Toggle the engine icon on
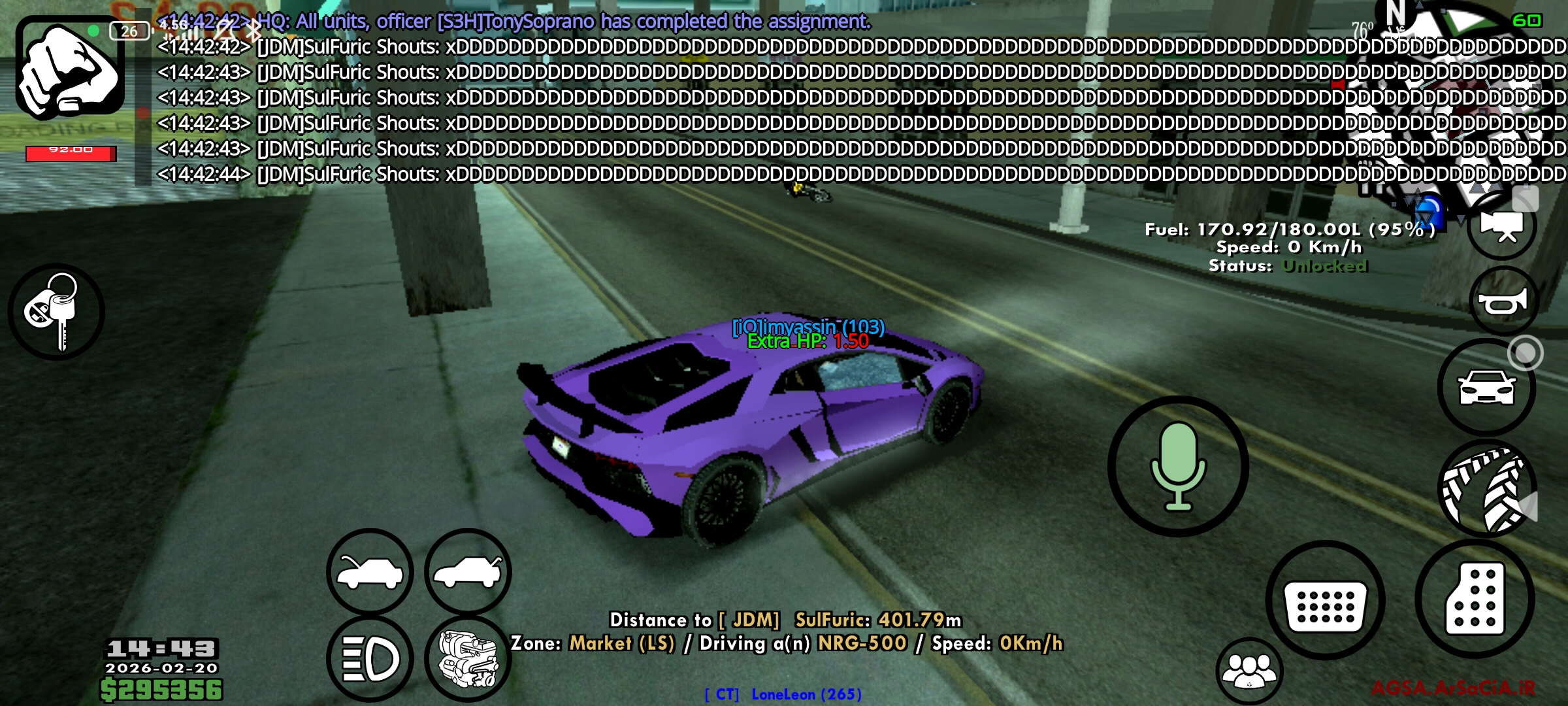Viewport: 1568px width, 706px height. (x=468, y=659)
